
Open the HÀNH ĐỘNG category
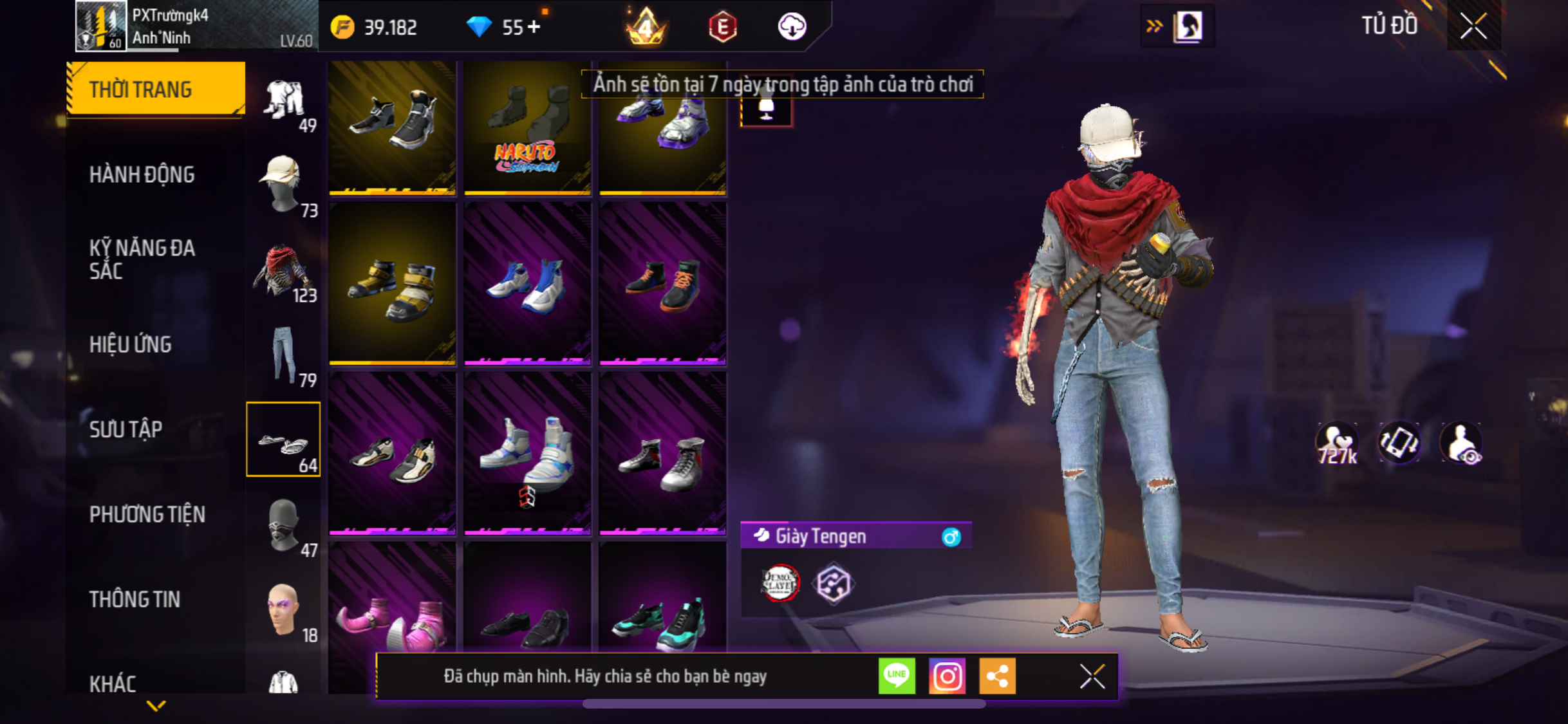pos(142,174)
